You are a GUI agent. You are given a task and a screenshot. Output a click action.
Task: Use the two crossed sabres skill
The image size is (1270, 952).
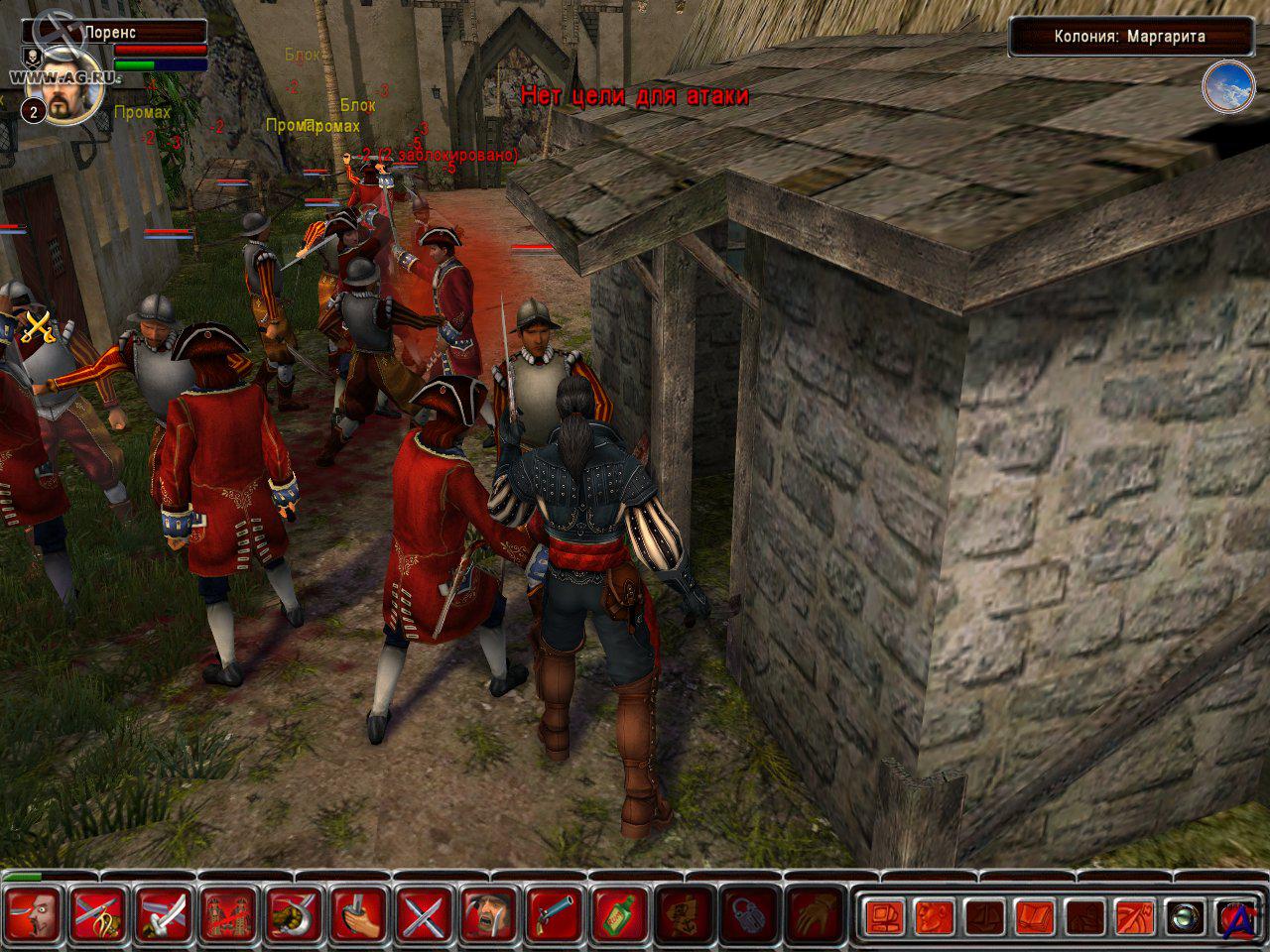coord(165,913)
